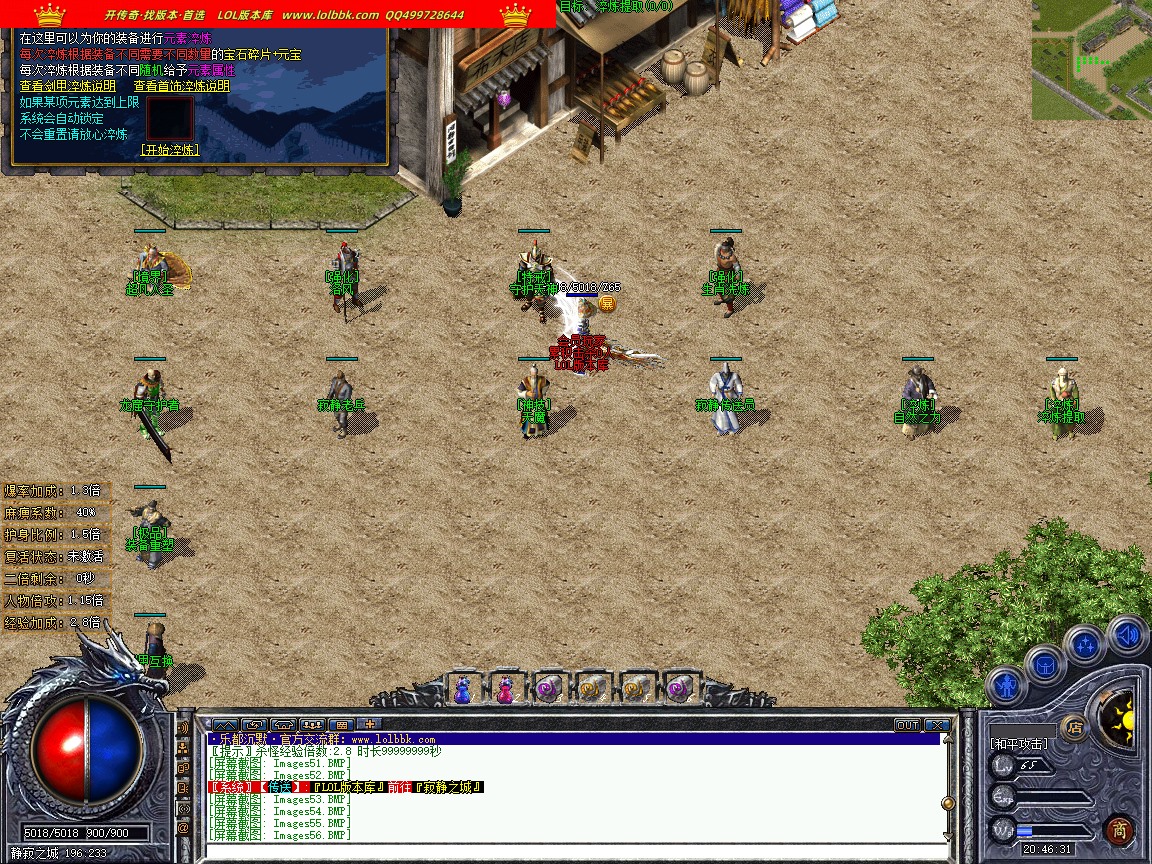Open the 查看剑甲淬炼说明 explanation link
The width and height of the screenshot is (1152, 864).
[68, 86]
